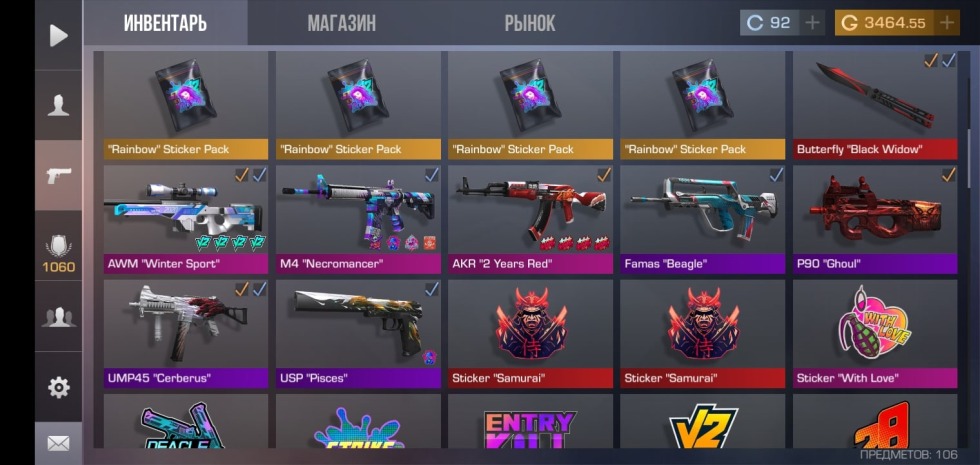
Task: Open the settings gear
Action: click(x=59, y=388)
